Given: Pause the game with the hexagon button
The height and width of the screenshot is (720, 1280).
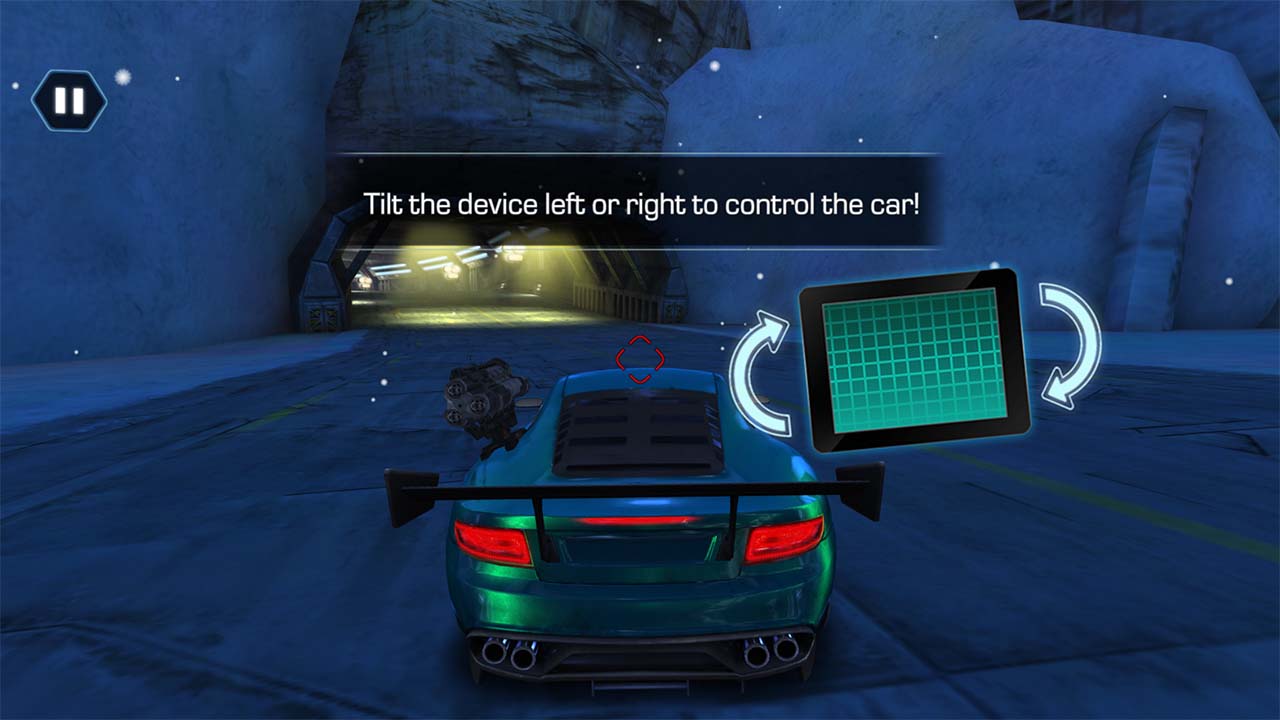Looking at the screenshot, I should 69,101.
